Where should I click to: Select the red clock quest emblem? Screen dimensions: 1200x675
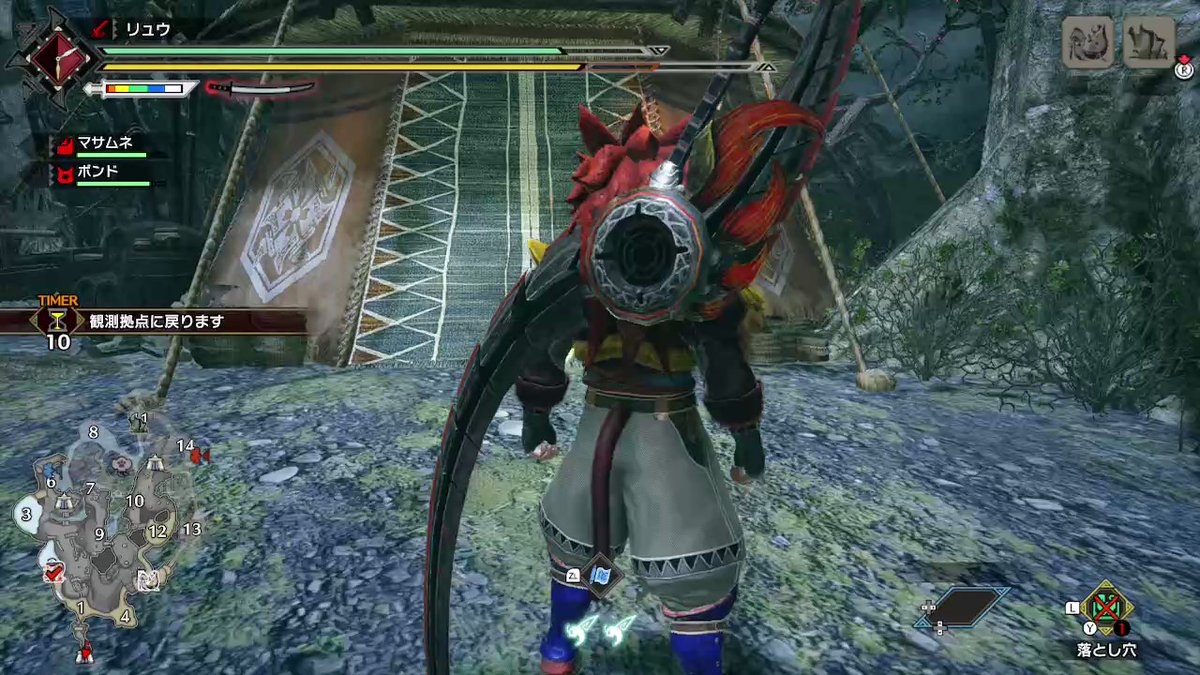click(x=51, y=57)
